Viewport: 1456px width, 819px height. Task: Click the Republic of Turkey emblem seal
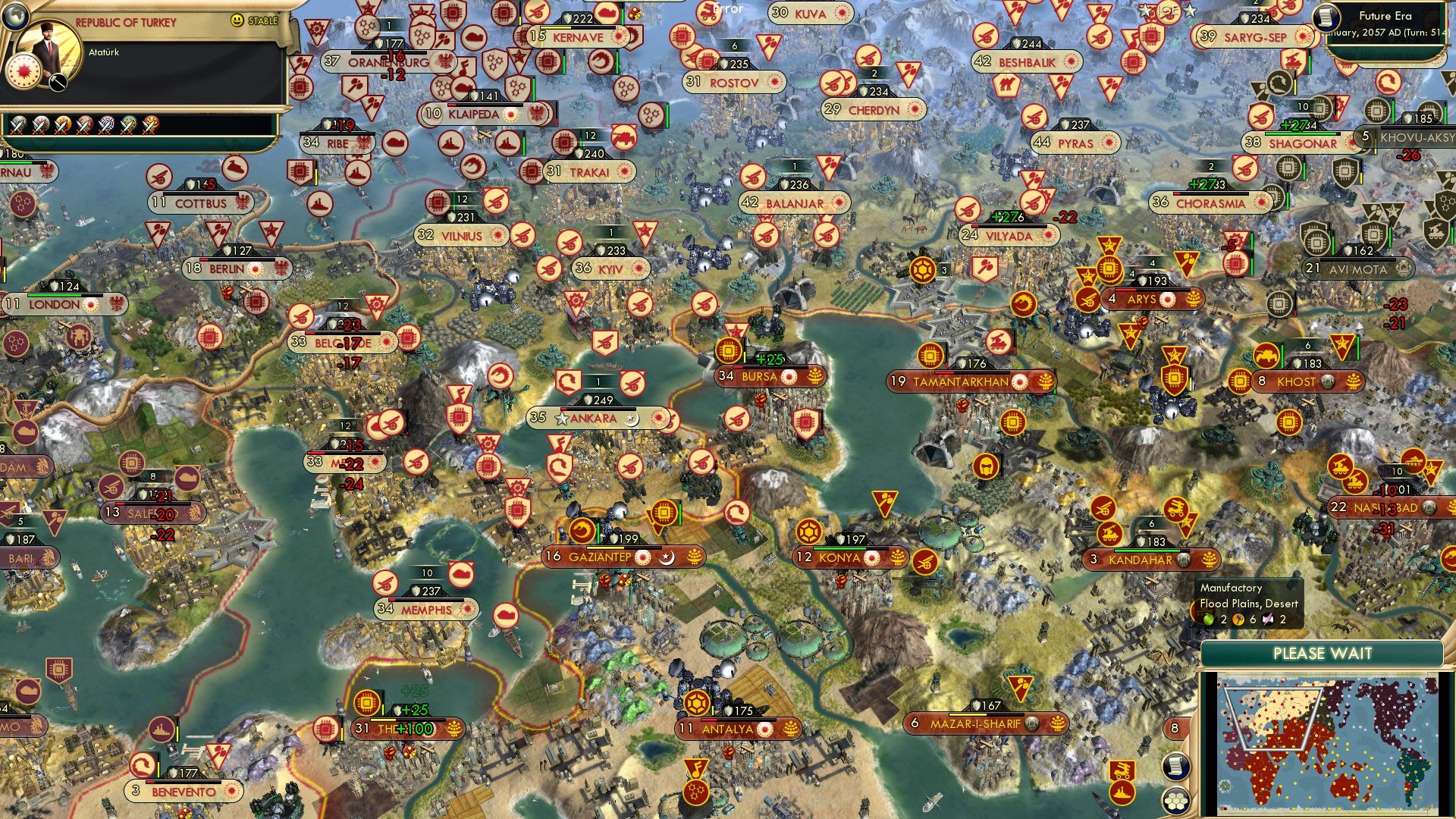coord(24,73)
